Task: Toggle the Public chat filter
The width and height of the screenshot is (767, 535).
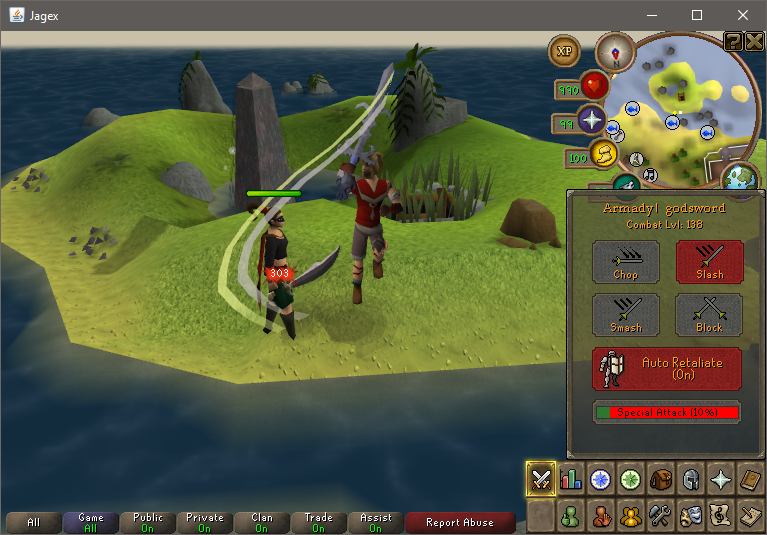Action: [147, 522]
